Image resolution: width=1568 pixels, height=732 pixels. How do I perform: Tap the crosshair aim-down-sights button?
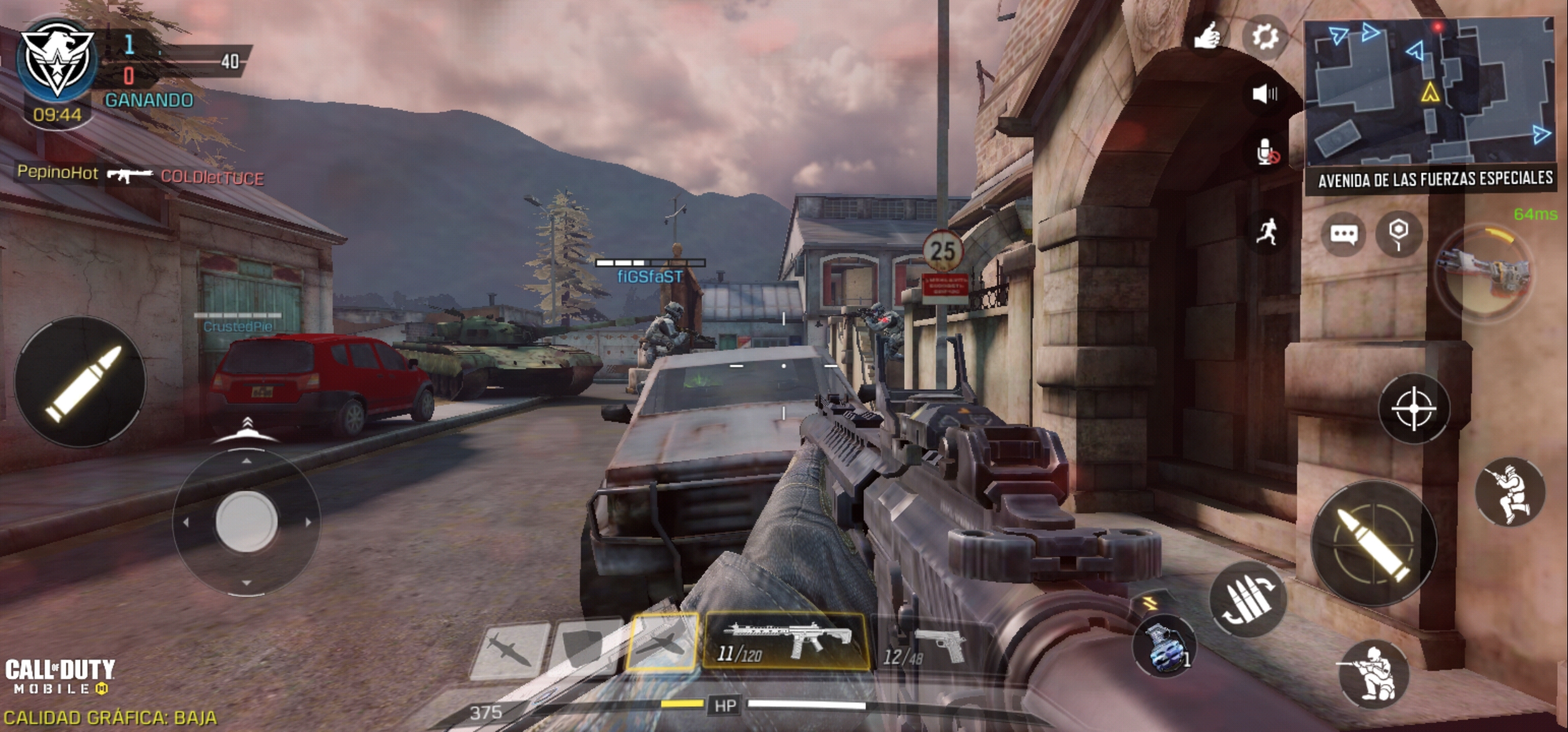pos(1413,409)
